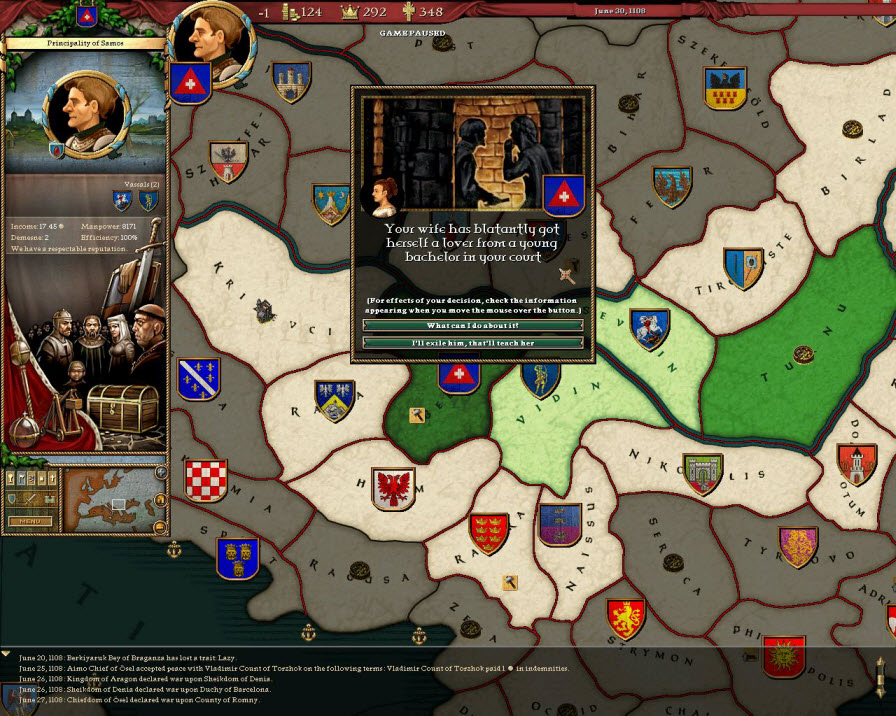The height and width of the screenshot is (716, 896).
Task: Click the bottom round button beside minimap
Action: click(161, 526)
